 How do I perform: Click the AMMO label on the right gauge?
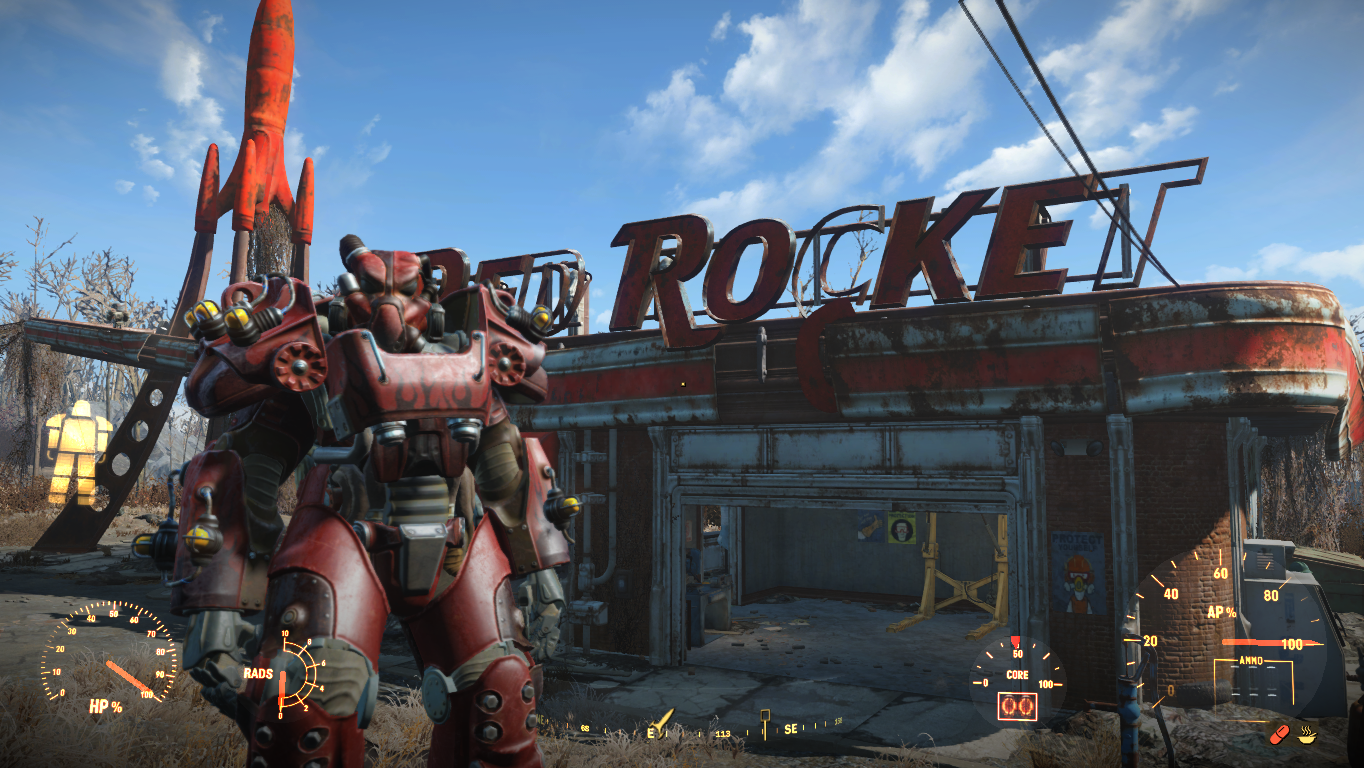(1251, 659)
